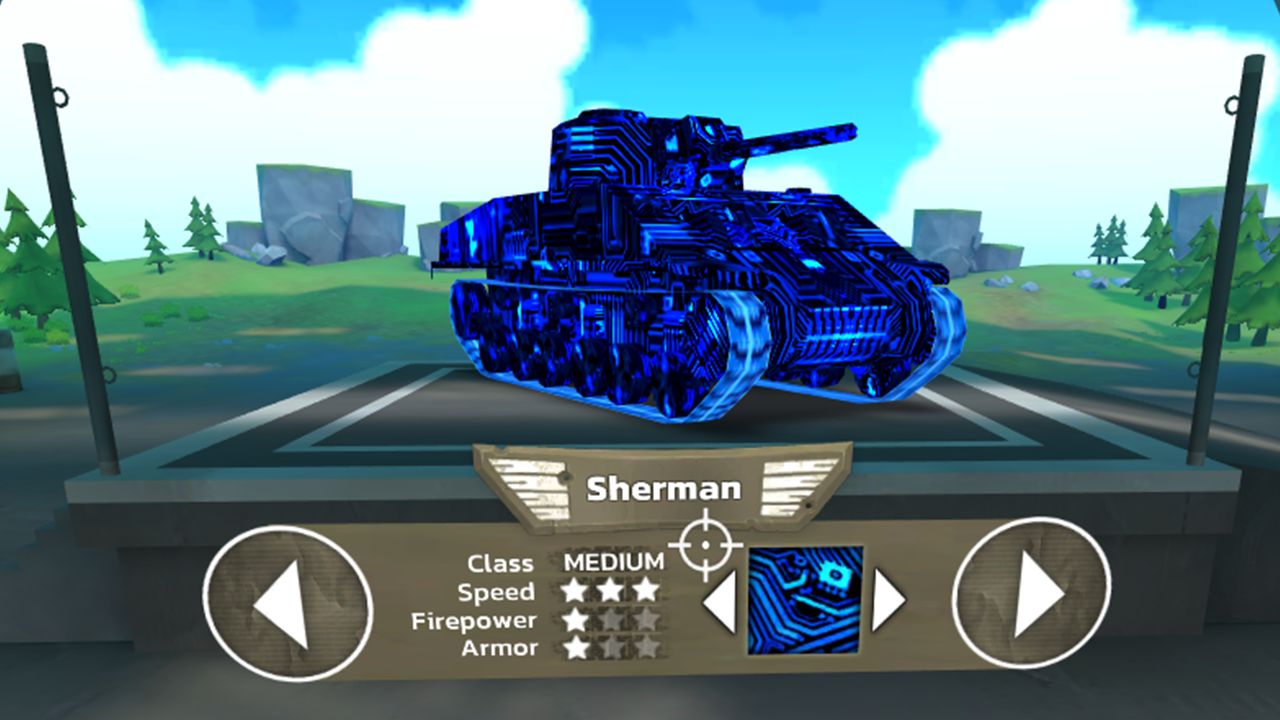
Task: Select the Sherman name banner
Action: (x=664, y=489)
